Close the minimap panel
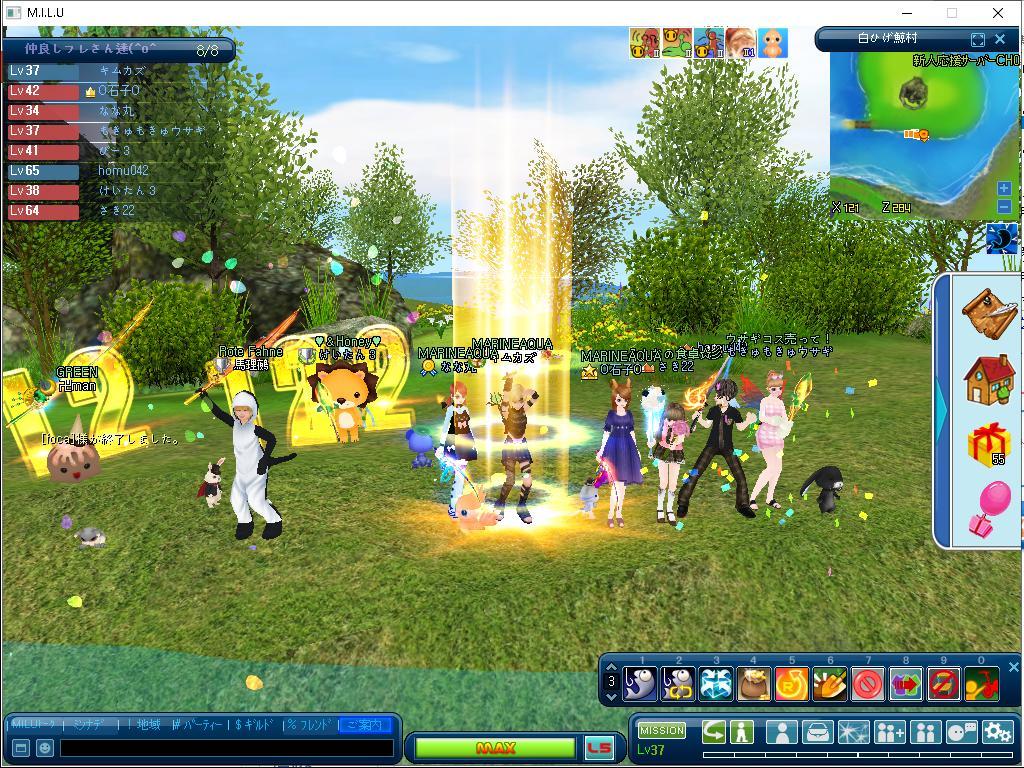1024x768 pixels. click(x=999, y=39)
